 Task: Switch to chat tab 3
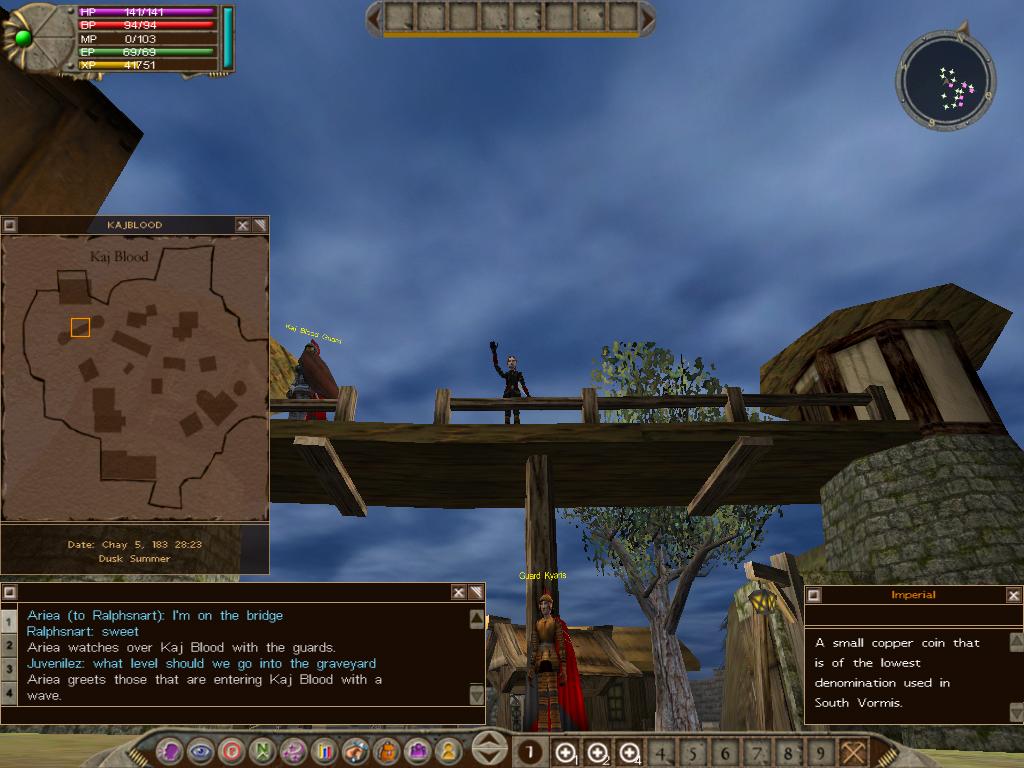tap(8, 667)
